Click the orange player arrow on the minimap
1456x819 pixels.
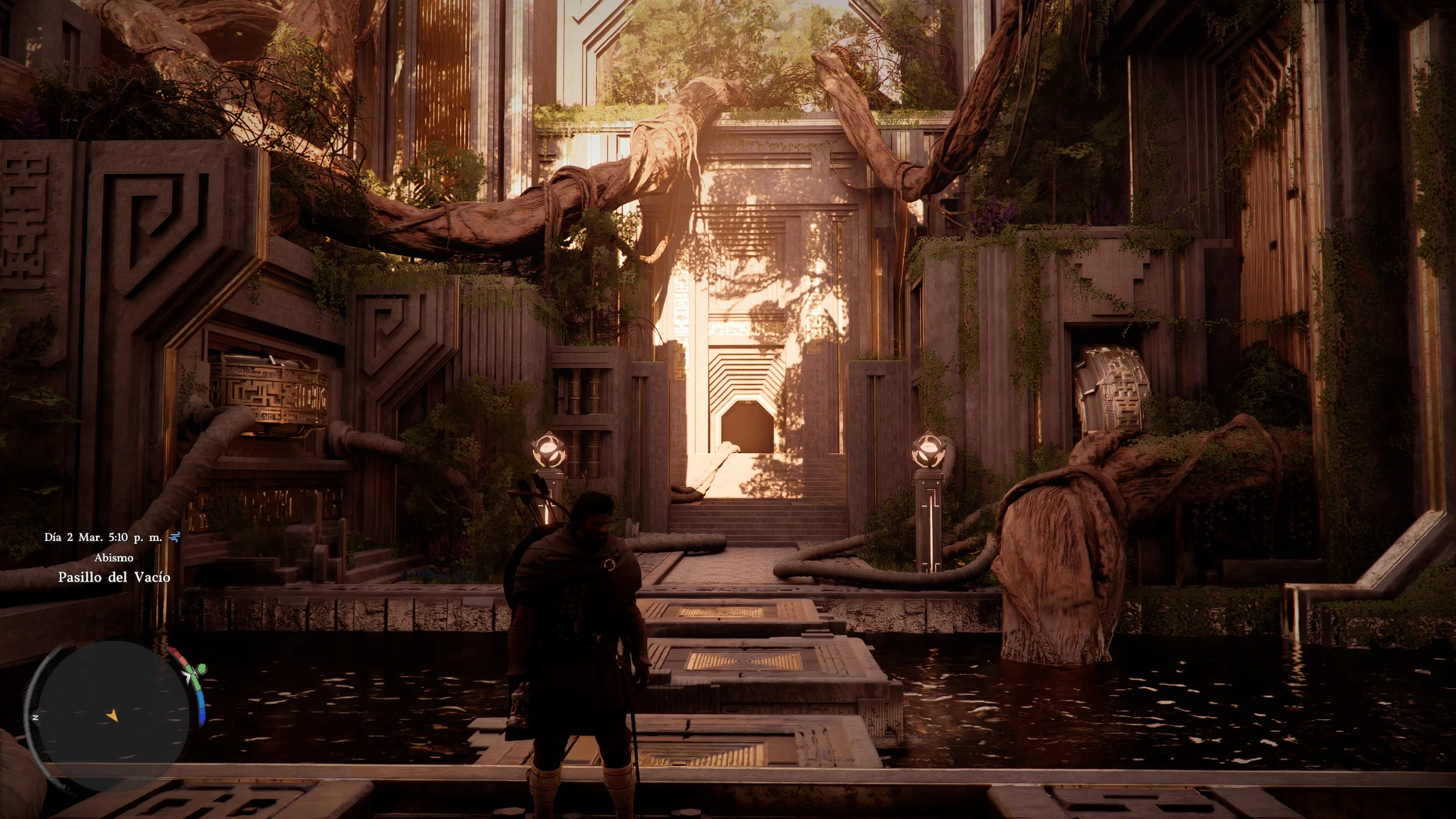tap(113, 715)
